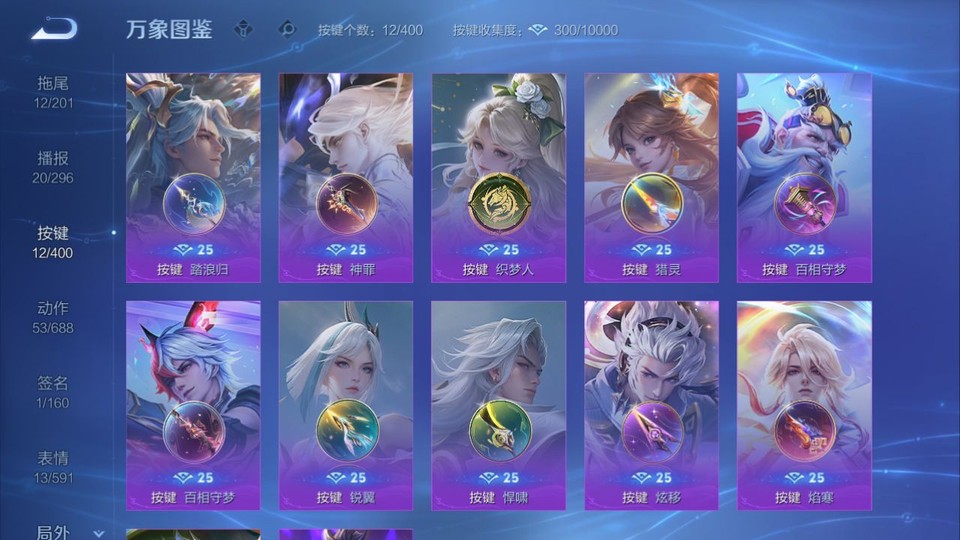Choose the 锐翼 key skin card
This screenshot has height=540, width=960.
click(346, 405)
